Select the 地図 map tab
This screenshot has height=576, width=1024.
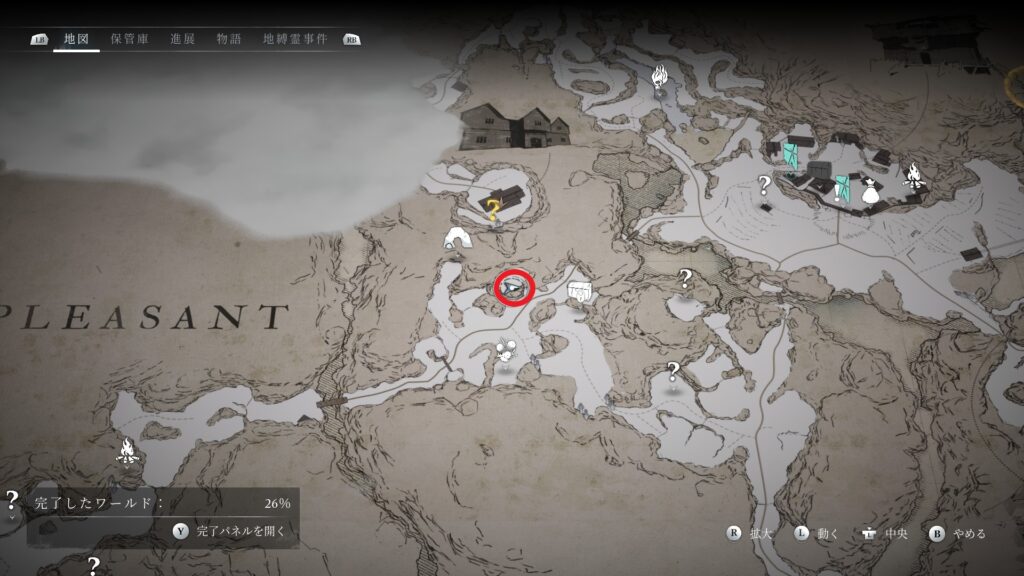(77, 39)
